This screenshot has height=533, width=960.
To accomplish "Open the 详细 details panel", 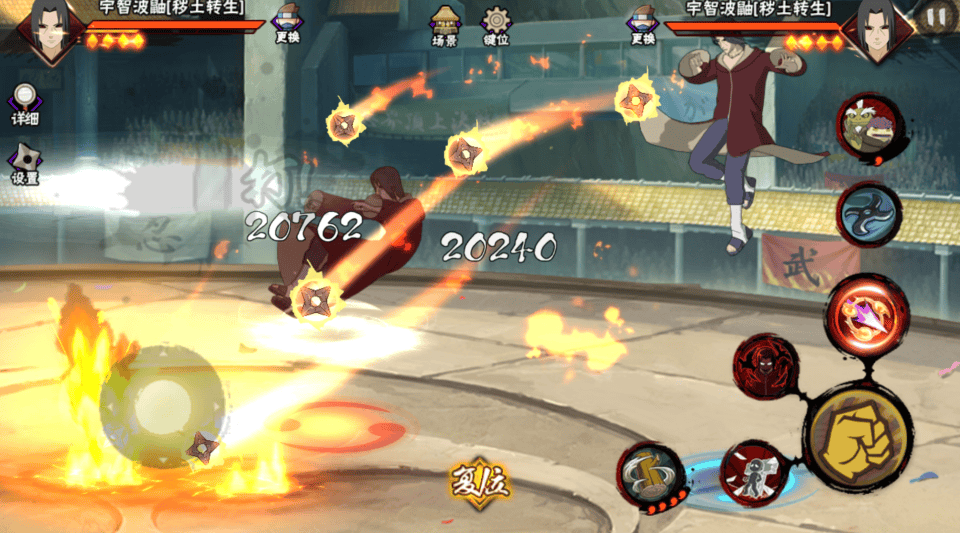I will (25, 105).
